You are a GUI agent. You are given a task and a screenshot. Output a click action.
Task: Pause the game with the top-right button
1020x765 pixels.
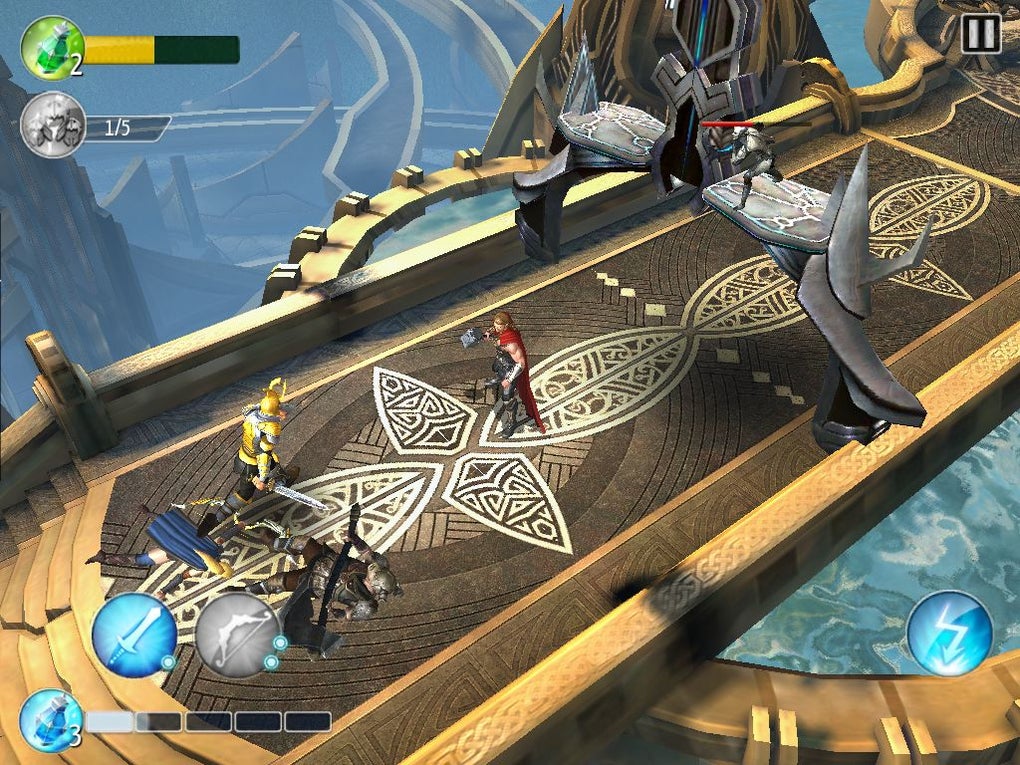coord(979,34)
